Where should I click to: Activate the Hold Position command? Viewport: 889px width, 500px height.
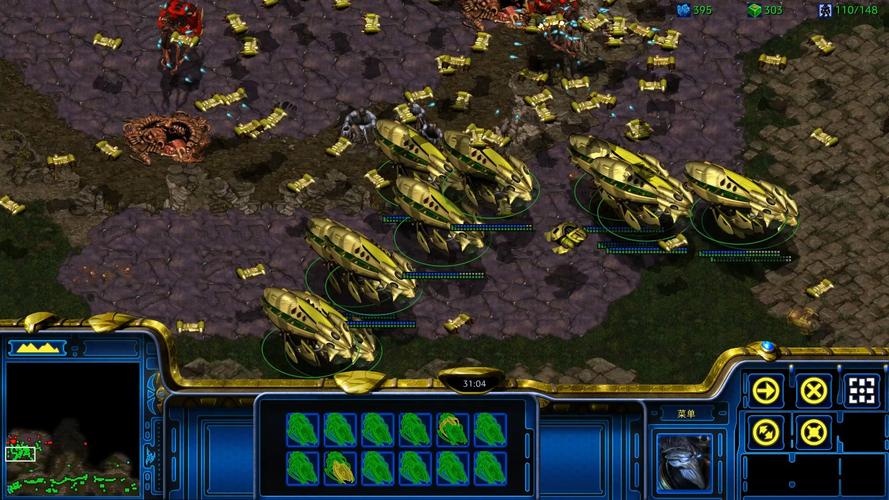[x=815, y=433]
